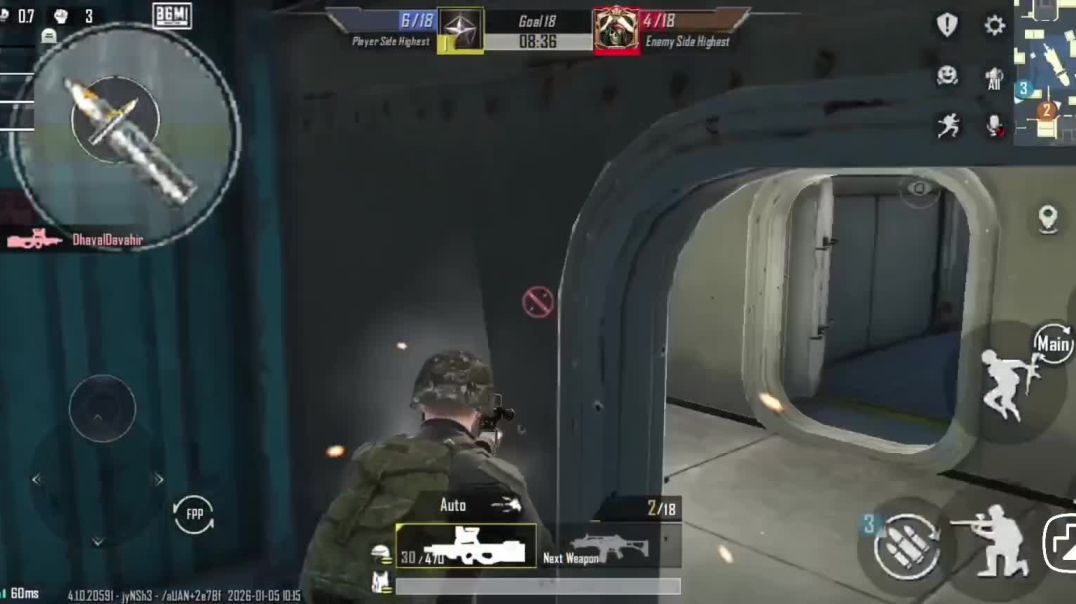Toggle the 'All' voice speaker channel

pos(994,77)
